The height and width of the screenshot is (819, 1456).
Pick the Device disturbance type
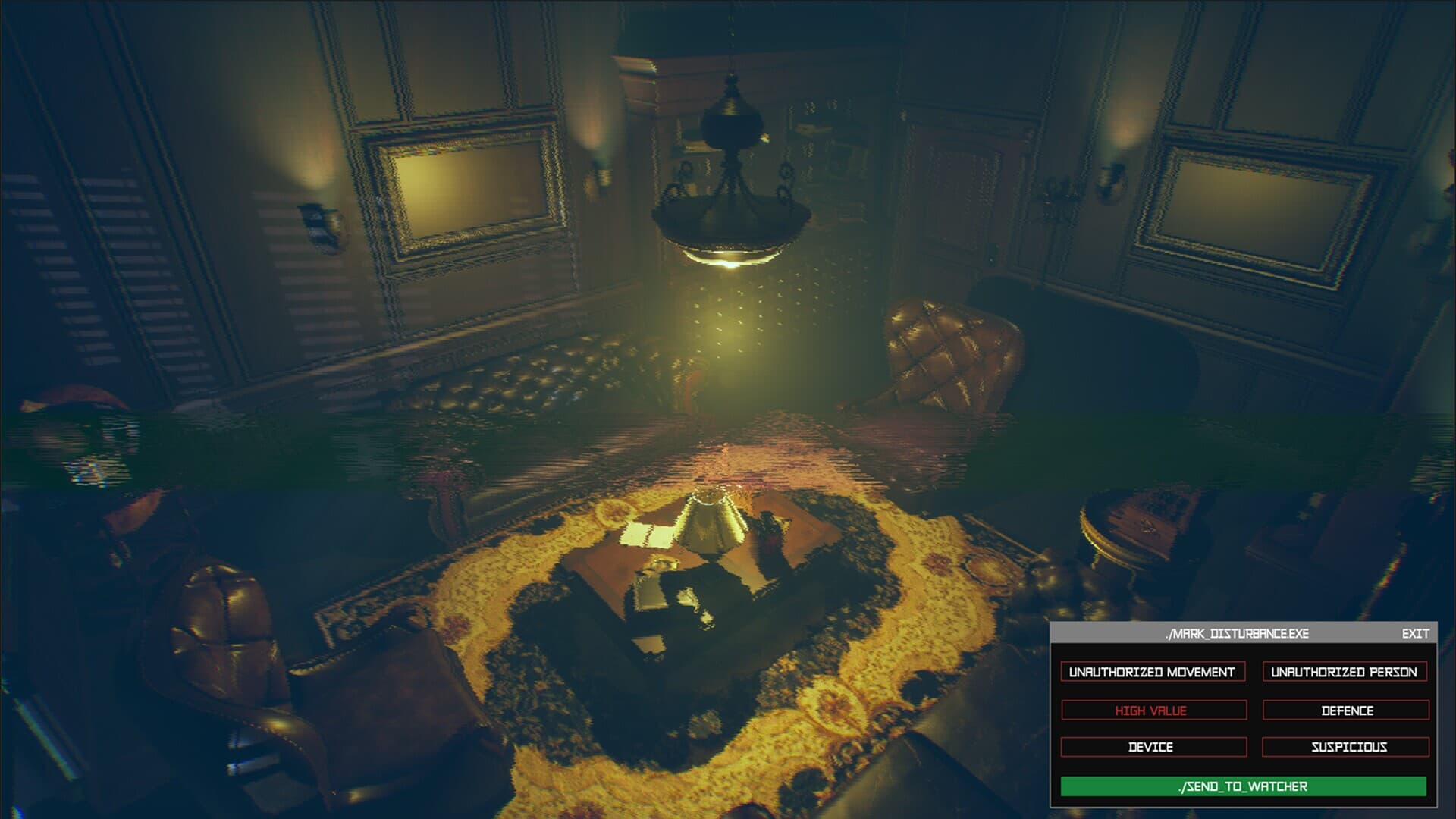tap(1152, 747)
